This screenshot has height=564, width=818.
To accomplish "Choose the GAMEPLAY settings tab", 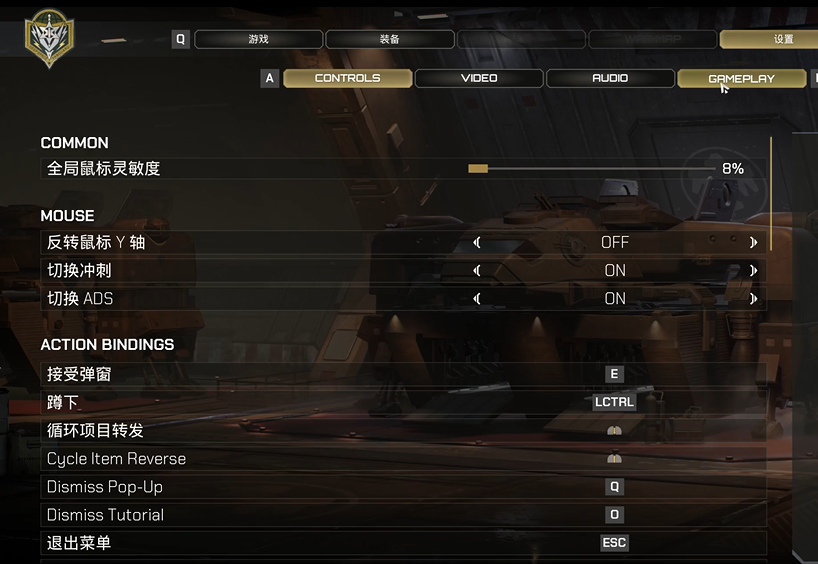I will click(x=741, y=78).
